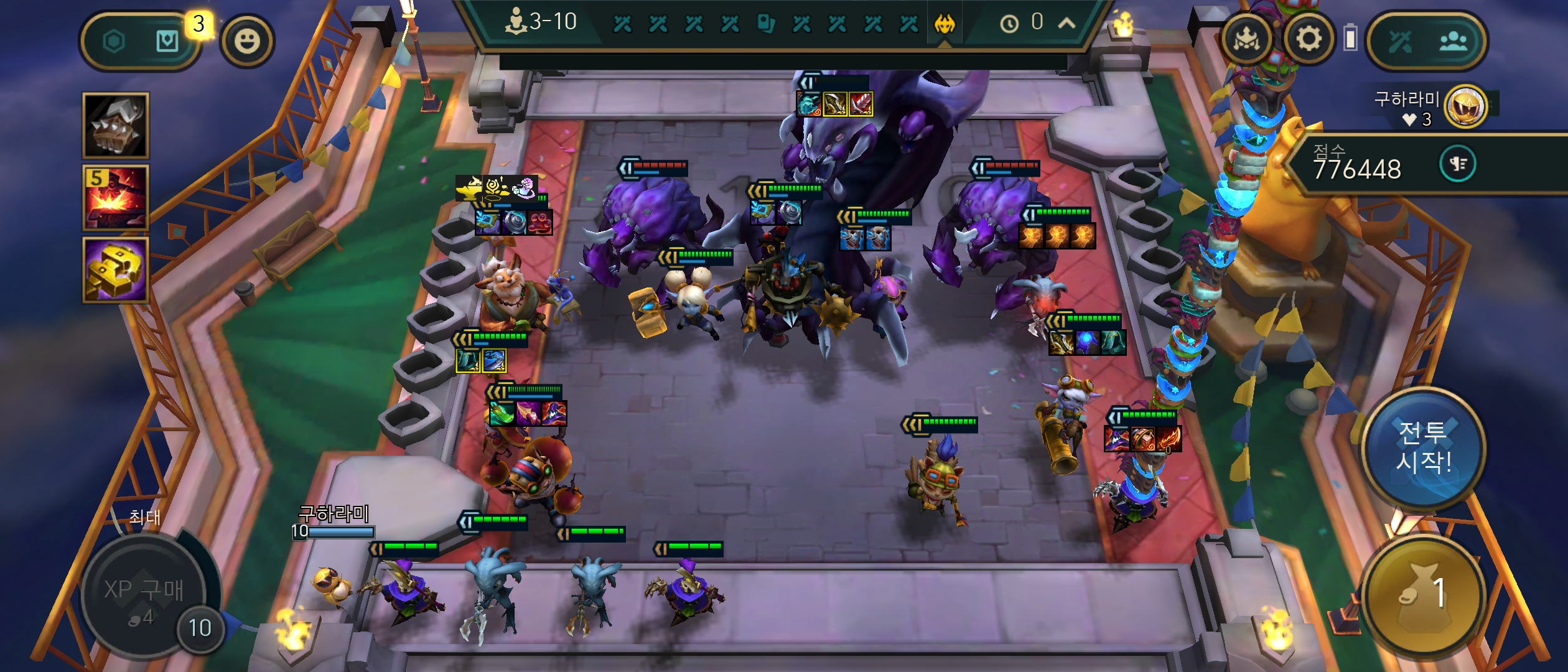The height and width of the screenshot is (672, 1568).
Task: Switch to the crossed swords board view
Action: (x=1400, y=42)
